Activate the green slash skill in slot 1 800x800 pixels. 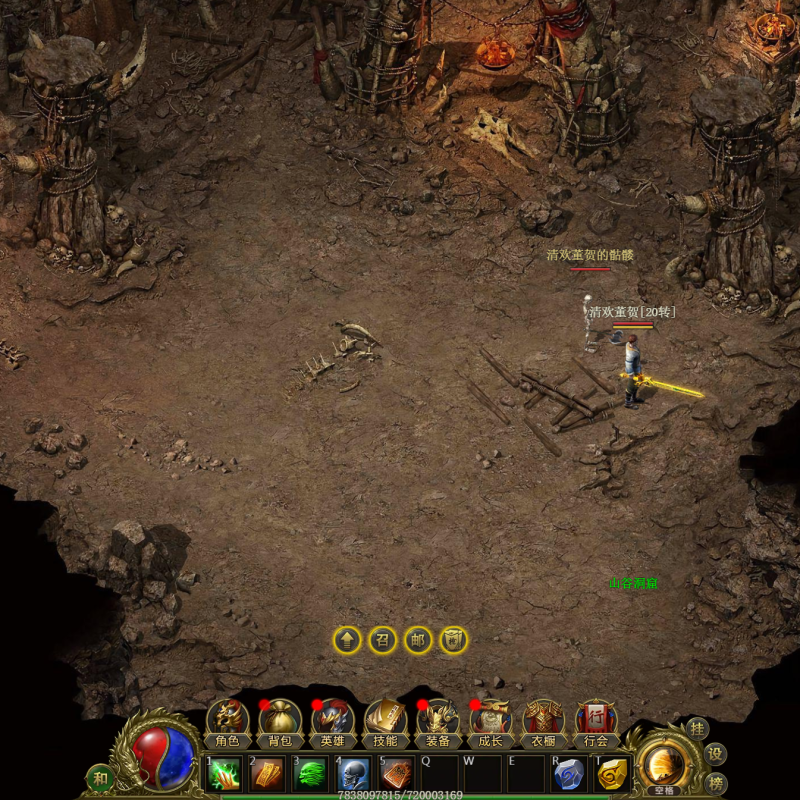(x=225, y=774)
